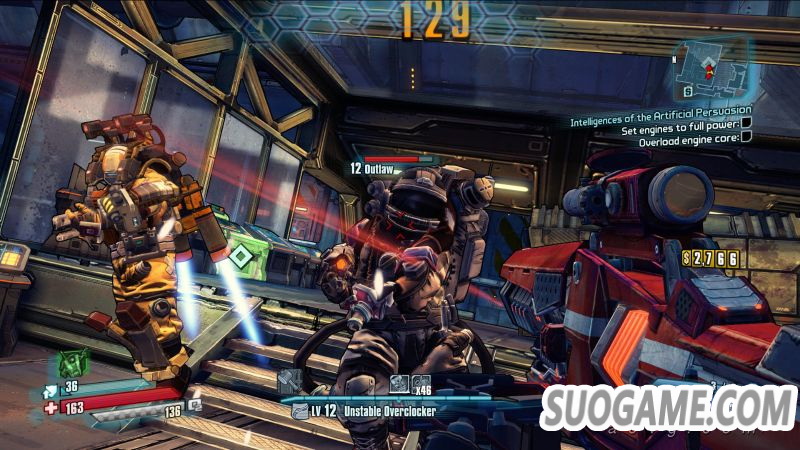Open the minimap in the top-right corner
Screen dimensions: 800x450
point(709,67)
